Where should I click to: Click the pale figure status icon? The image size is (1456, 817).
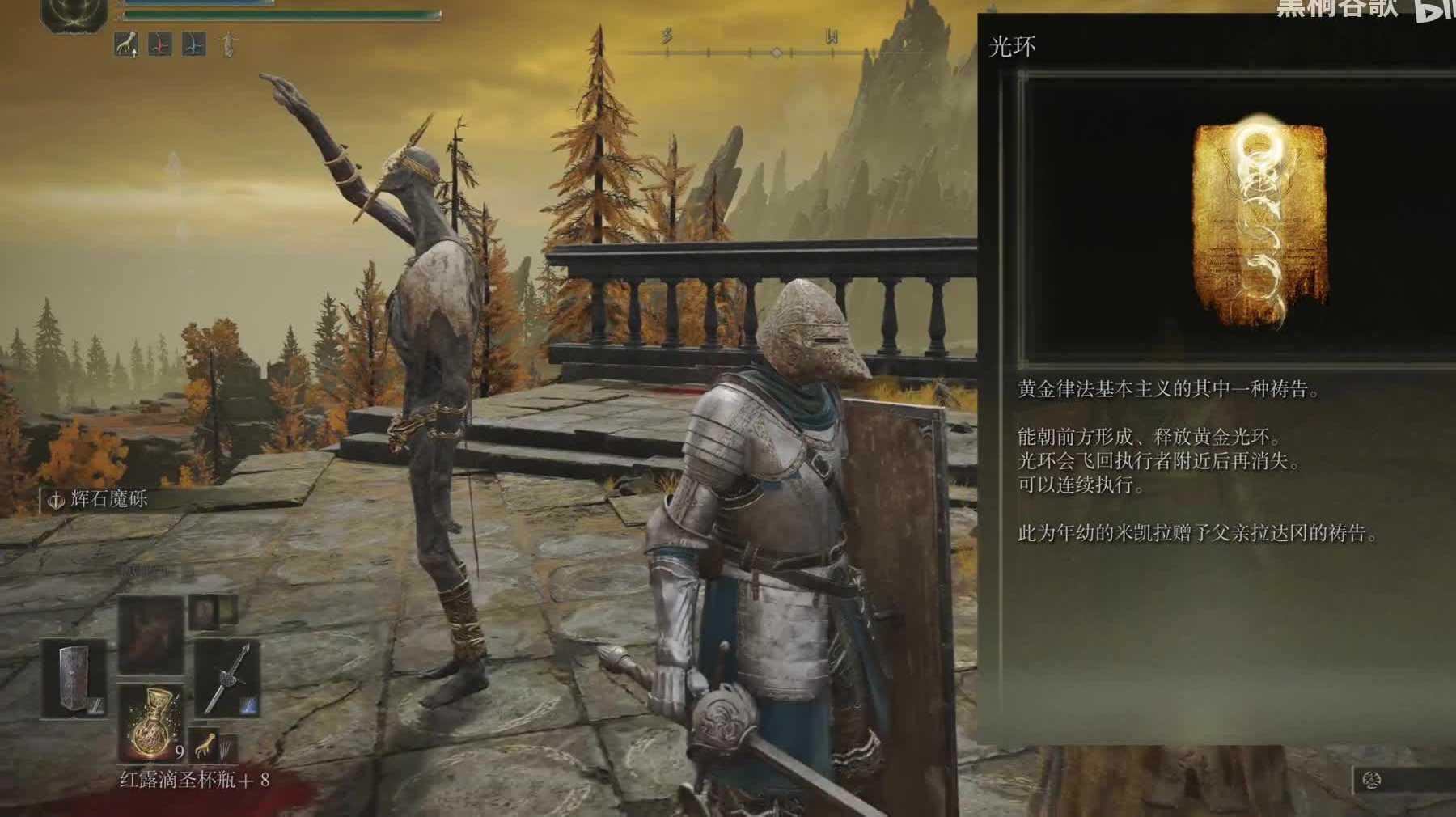(x=228, y=44)
